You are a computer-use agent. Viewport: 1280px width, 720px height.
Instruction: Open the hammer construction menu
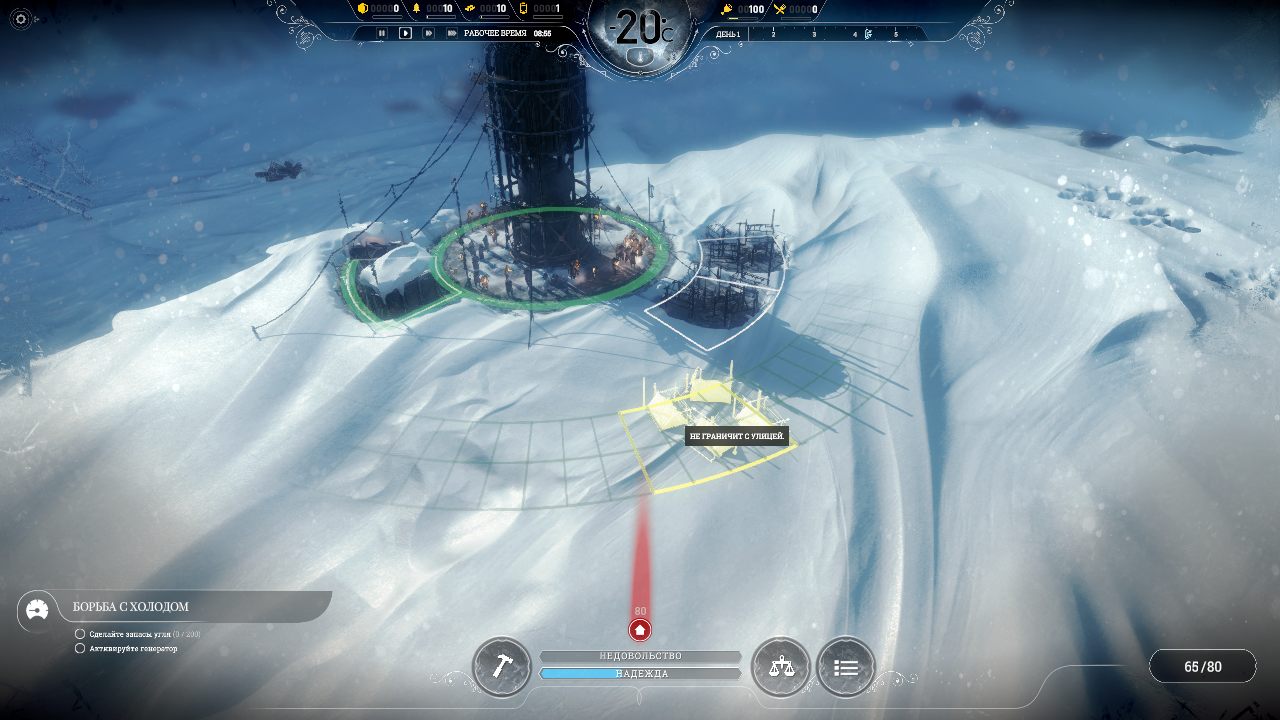point(501,667)
